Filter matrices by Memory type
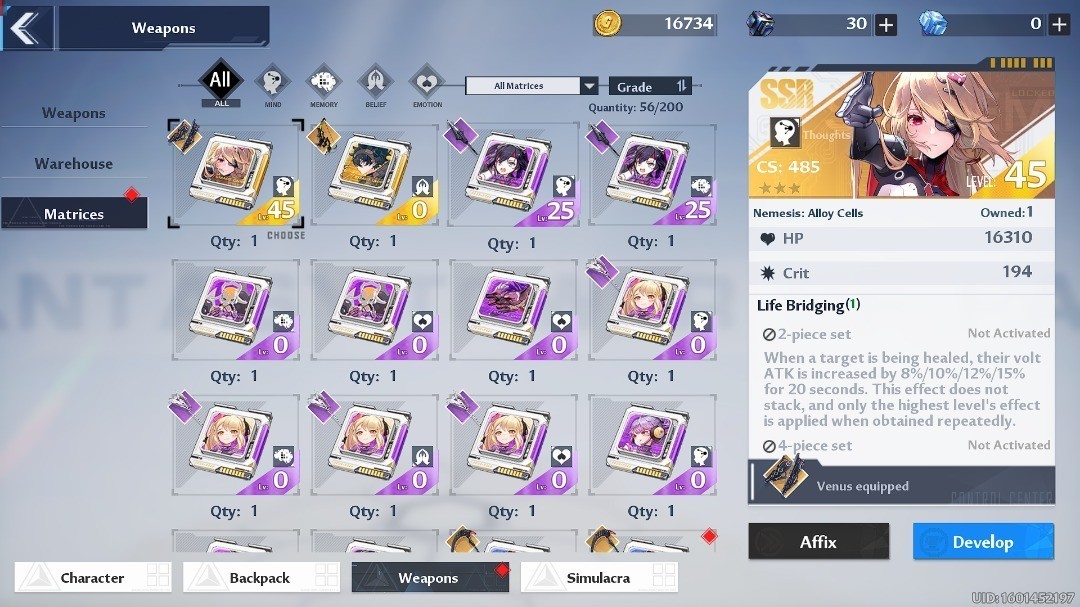 [x=323, y=84]
